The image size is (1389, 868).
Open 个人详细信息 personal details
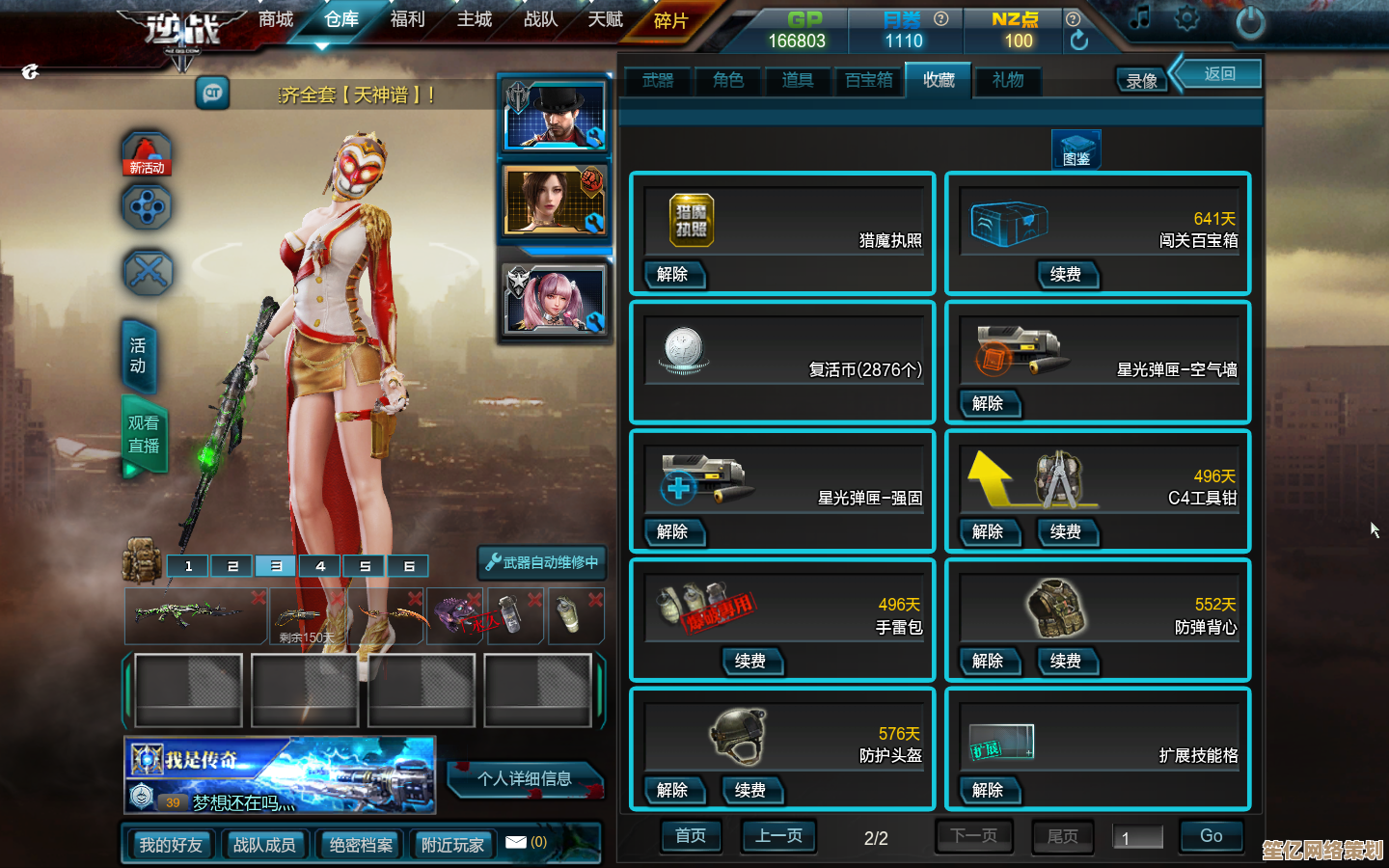[525, 778]
